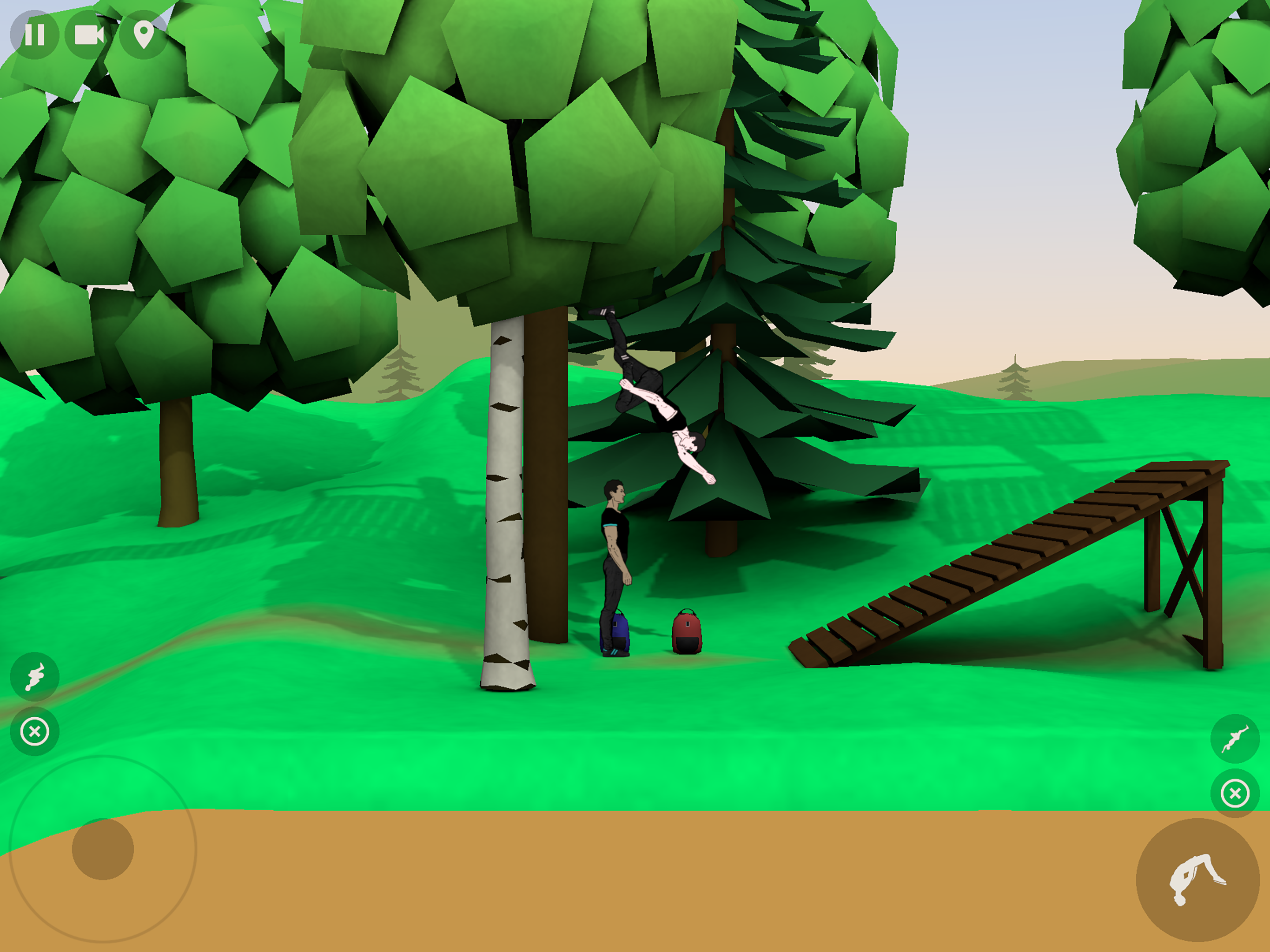Cancel the left trick with the X icon
Screen dimensions: 1270x952
[35, 731]
